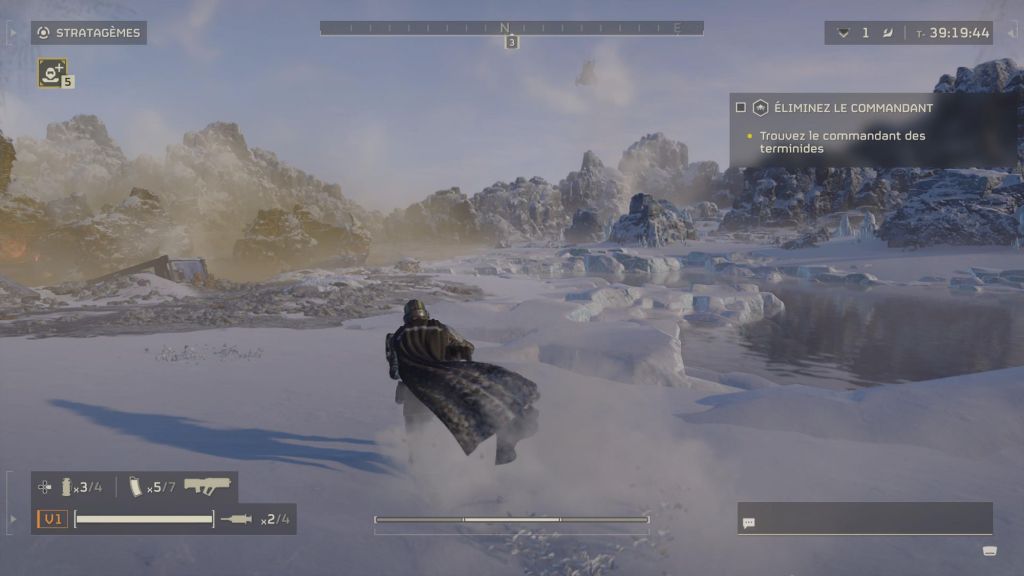This screenshot has height=576, width=1024.
Task: Click the keyboard icon under chat
Action: (989, 551)
